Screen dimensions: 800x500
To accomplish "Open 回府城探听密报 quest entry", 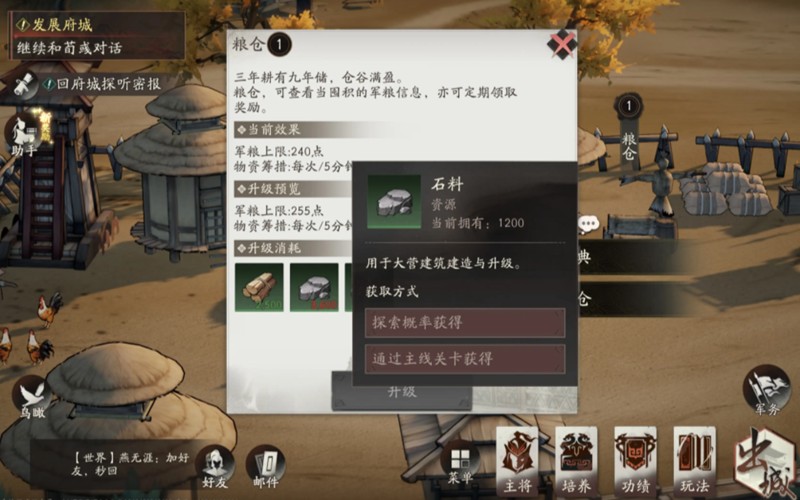I will pyautogui.click(x=95, y=85).
